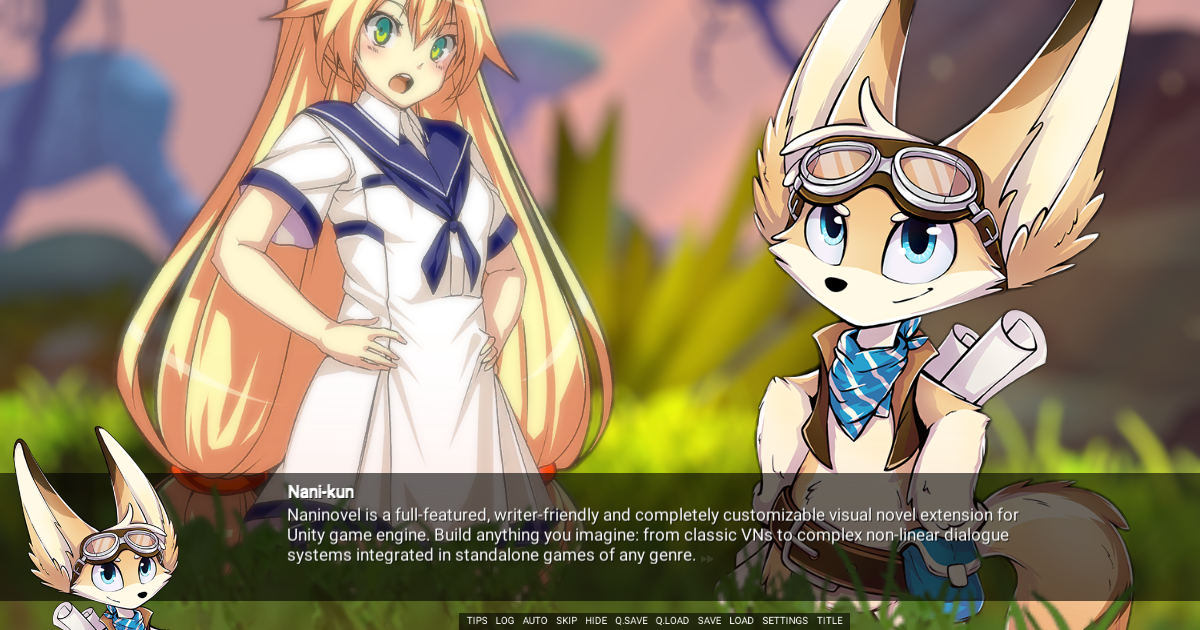Show the dialogue LOG
Screen dimensions: 1200x630
click(505, 621)
